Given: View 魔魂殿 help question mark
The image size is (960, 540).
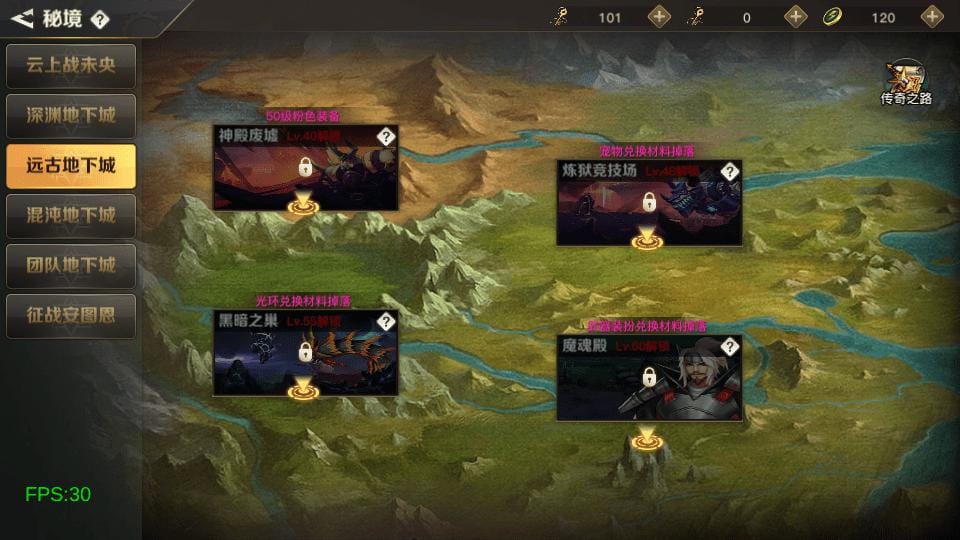Looking at the screenshot, I should point(730,347).
